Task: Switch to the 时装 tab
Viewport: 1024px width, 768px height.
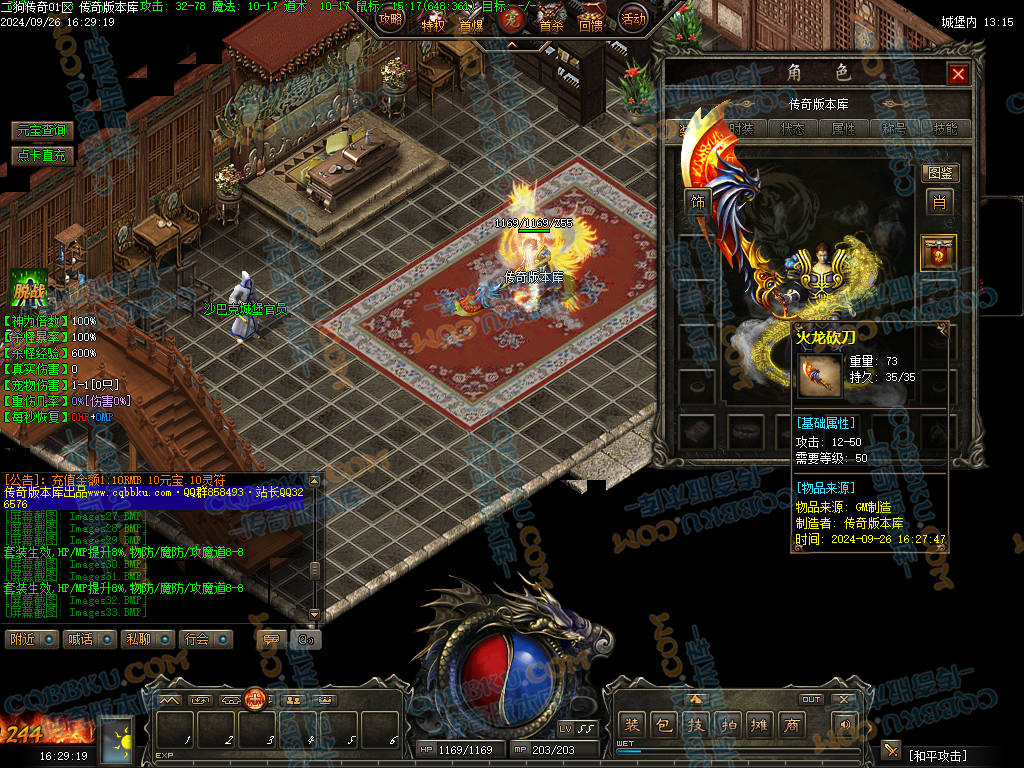Action: [741, 129]
